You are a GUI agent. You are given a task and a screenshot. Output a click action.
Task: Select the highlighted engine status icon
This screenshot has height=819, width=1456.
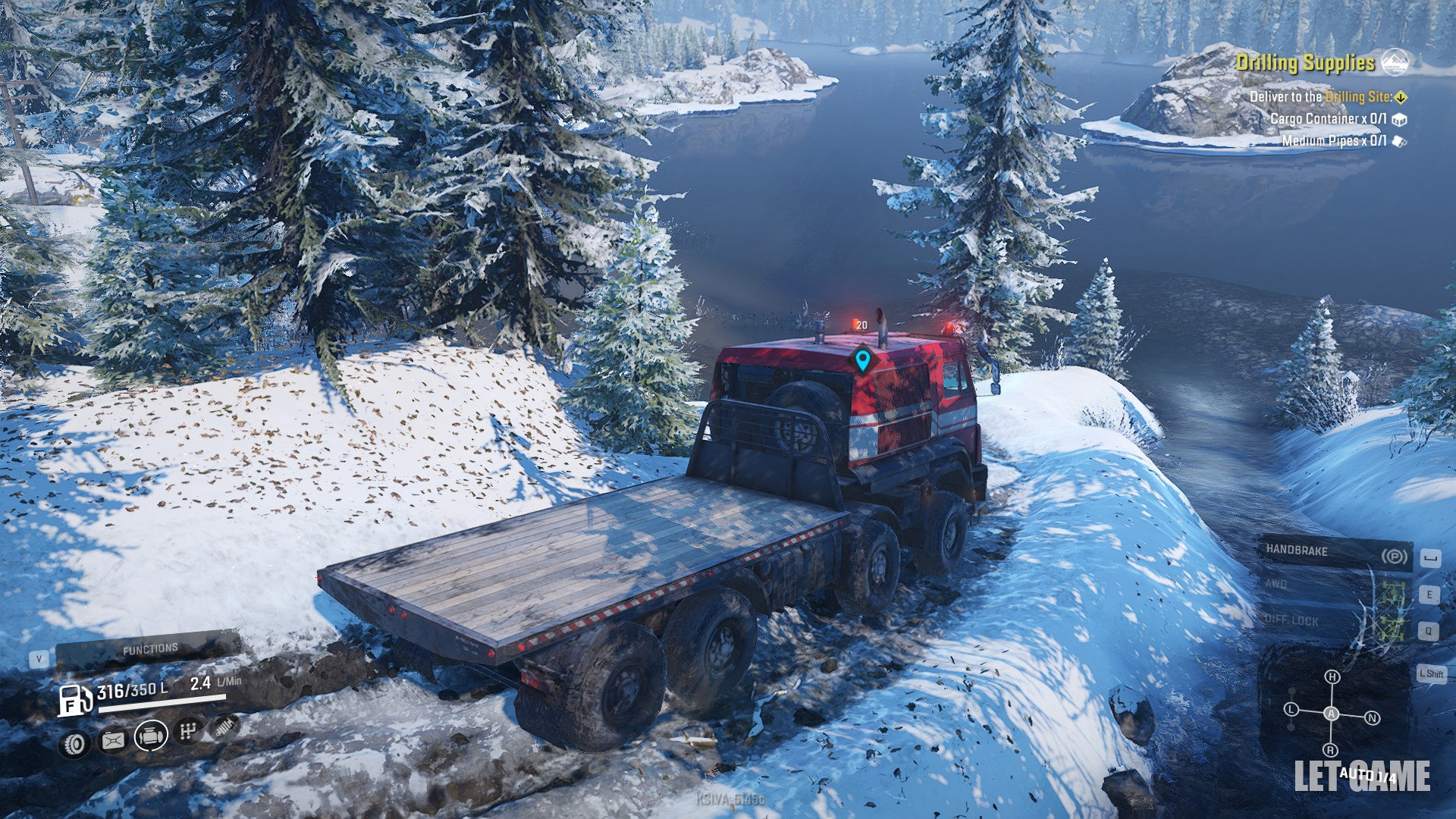pyautogui.click(x=151, y=736)
